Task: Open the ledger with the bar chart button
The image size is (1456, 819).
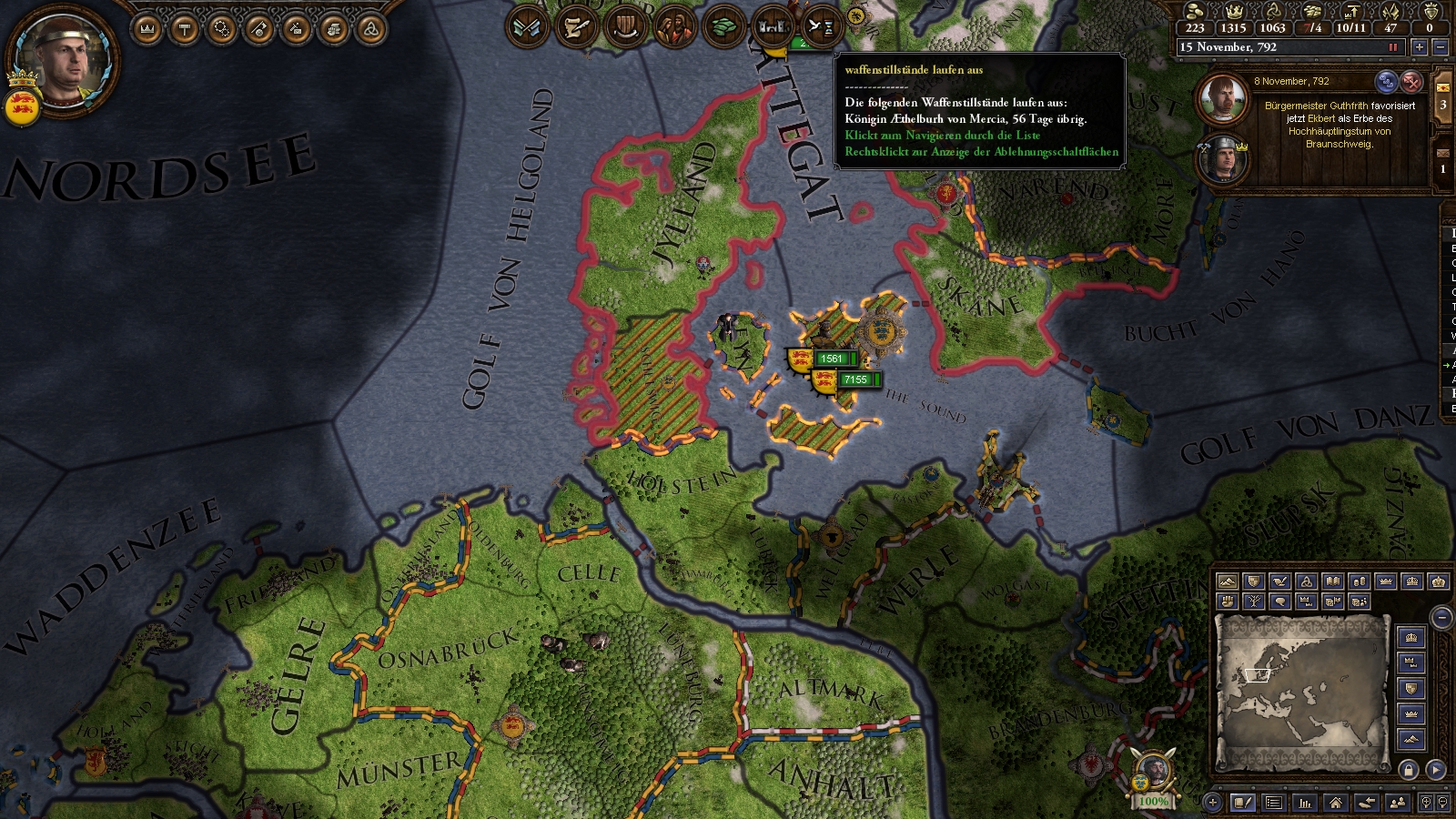Action: pos(1305,803)
